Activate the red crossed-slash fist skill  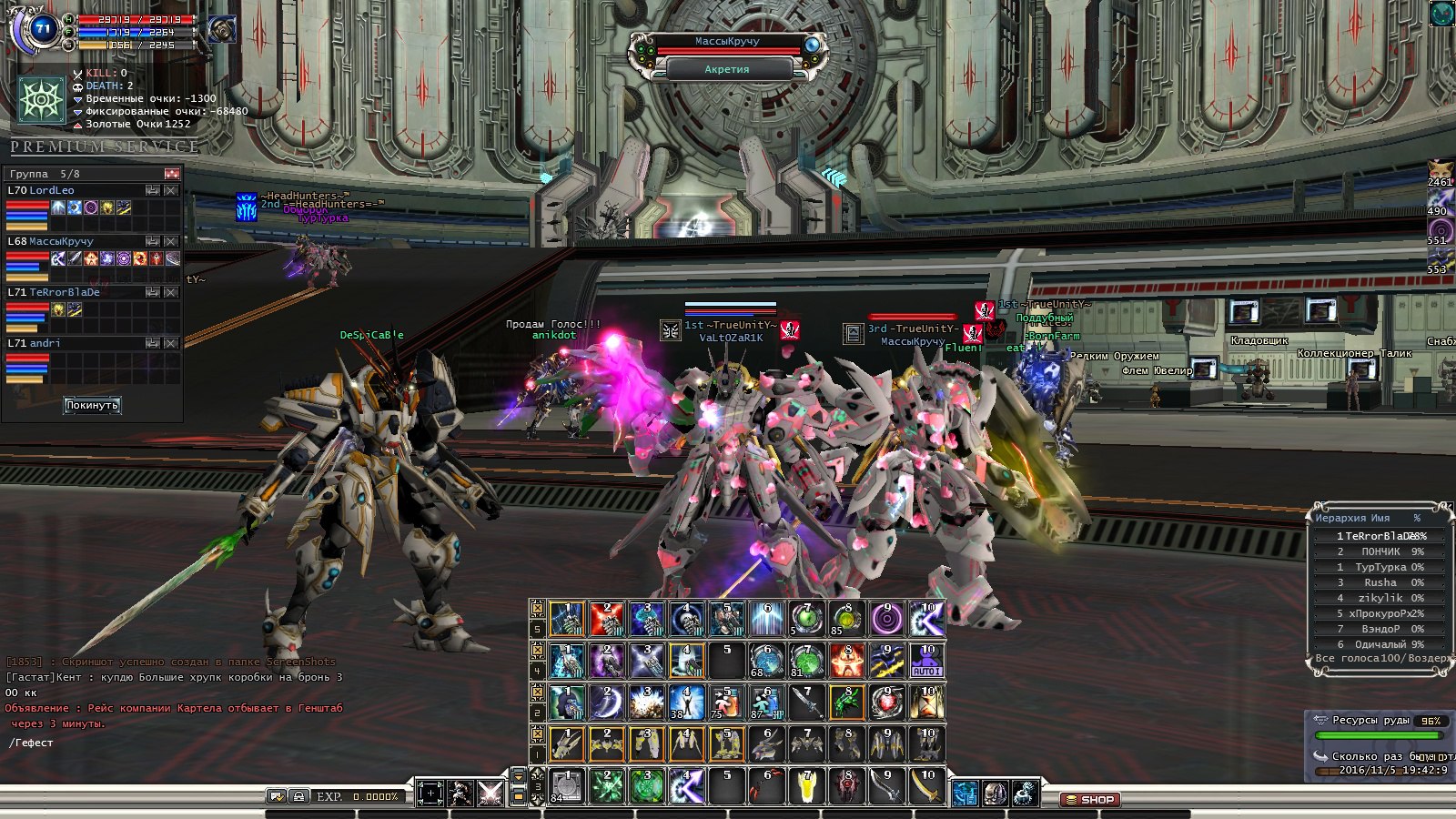[607, 619]
